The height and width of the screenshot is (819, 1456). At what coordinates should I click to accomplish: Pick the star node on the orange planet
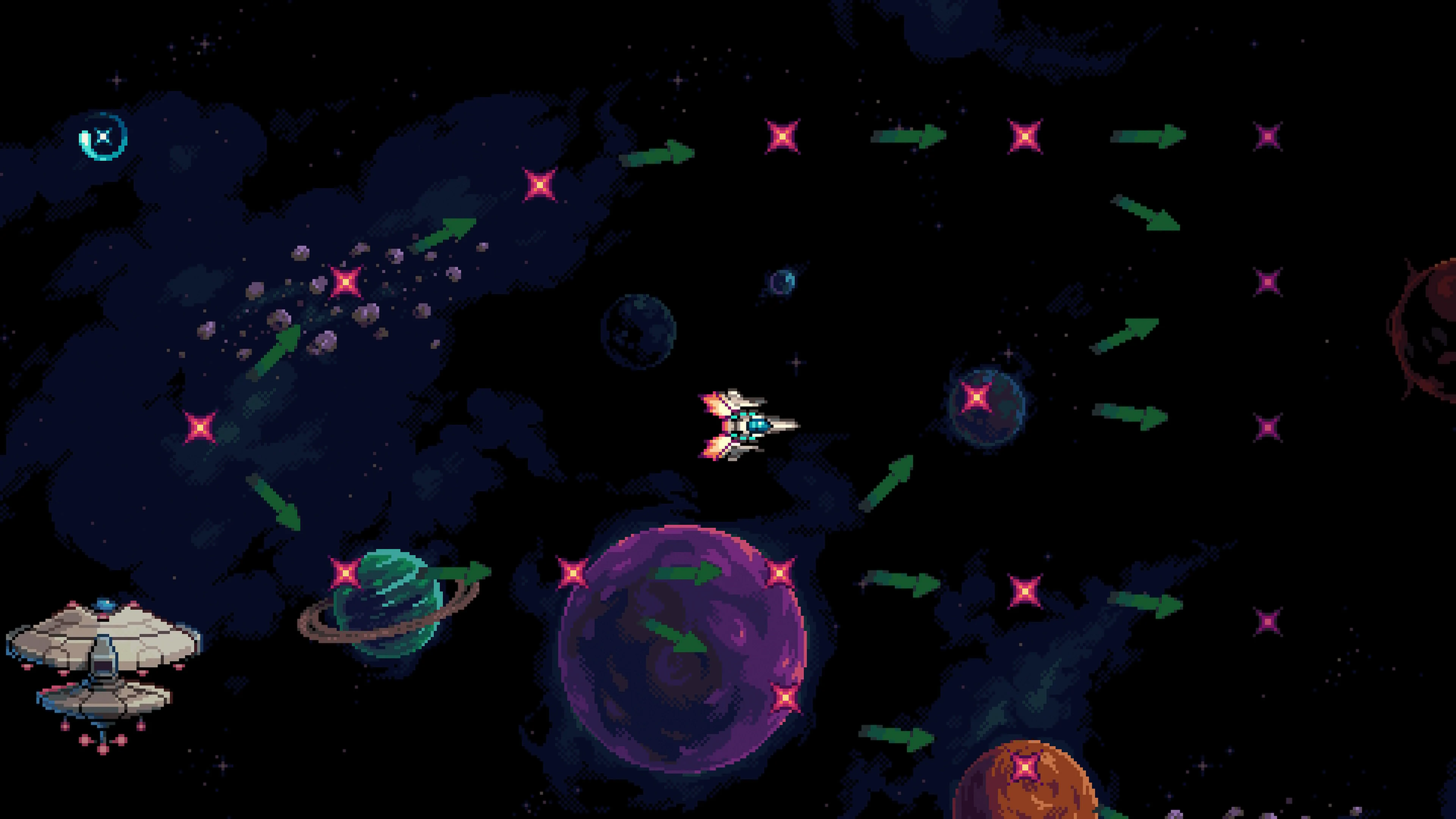1025,767
